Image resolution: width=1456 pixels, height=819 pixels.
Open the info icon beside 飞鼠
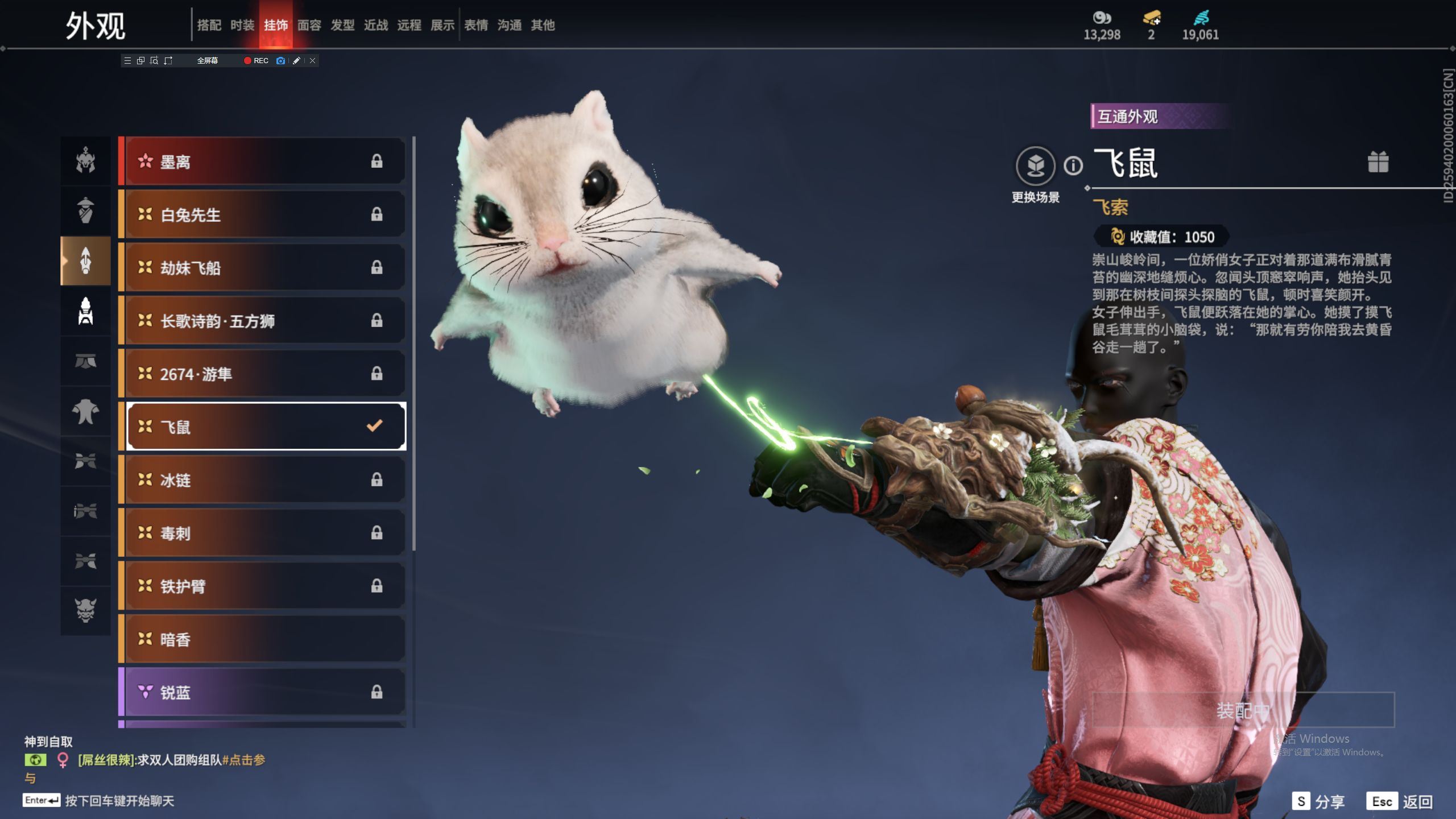[1073, 166]
